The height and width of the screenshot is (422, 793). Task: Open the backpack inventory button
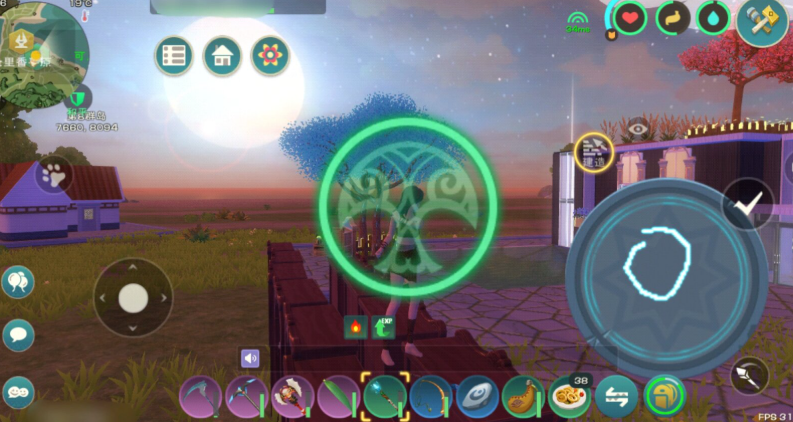(x=662, y=397)
